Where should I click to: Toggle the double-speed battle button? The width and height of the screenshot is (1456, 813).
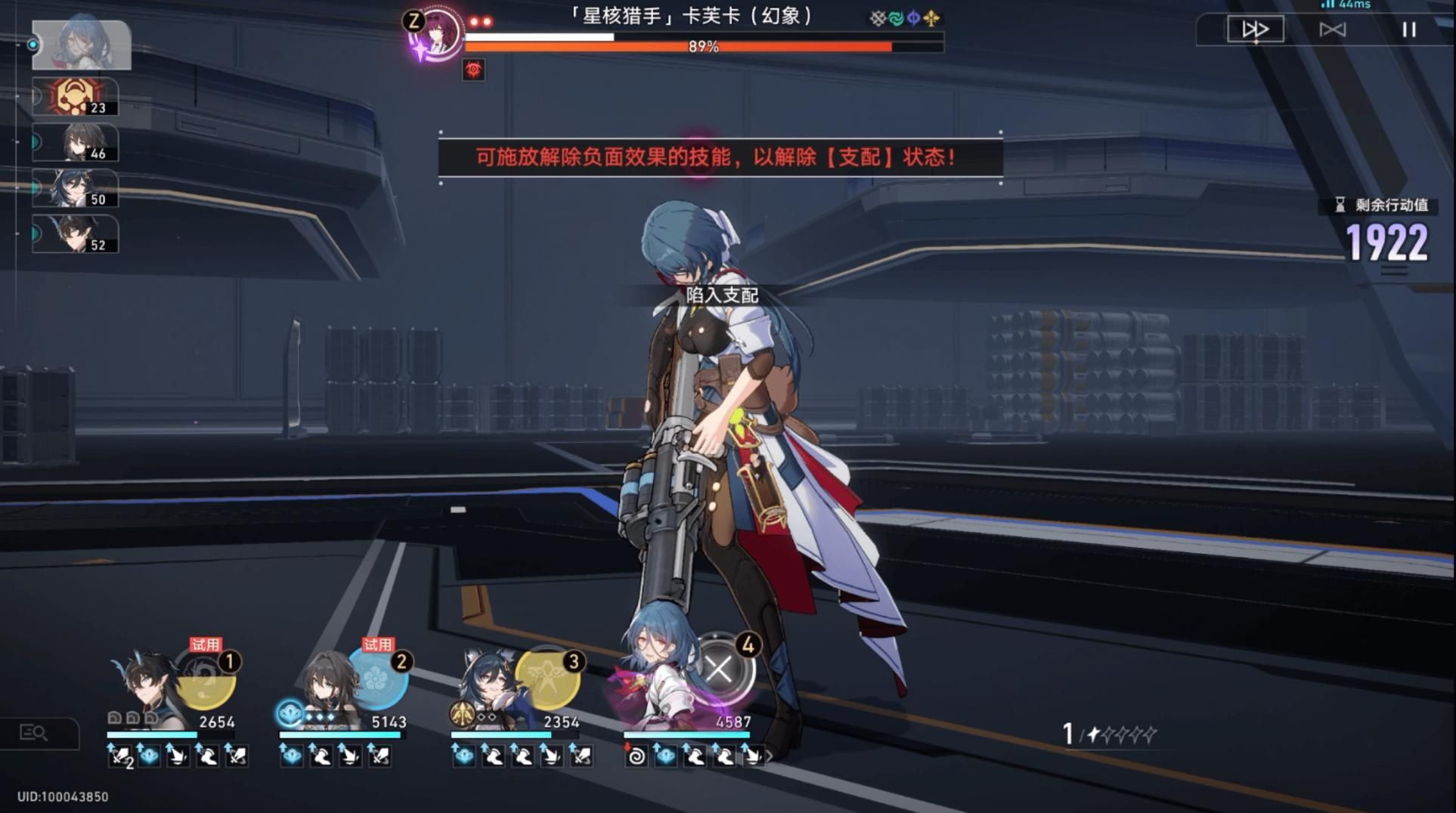pos(1255,29)
